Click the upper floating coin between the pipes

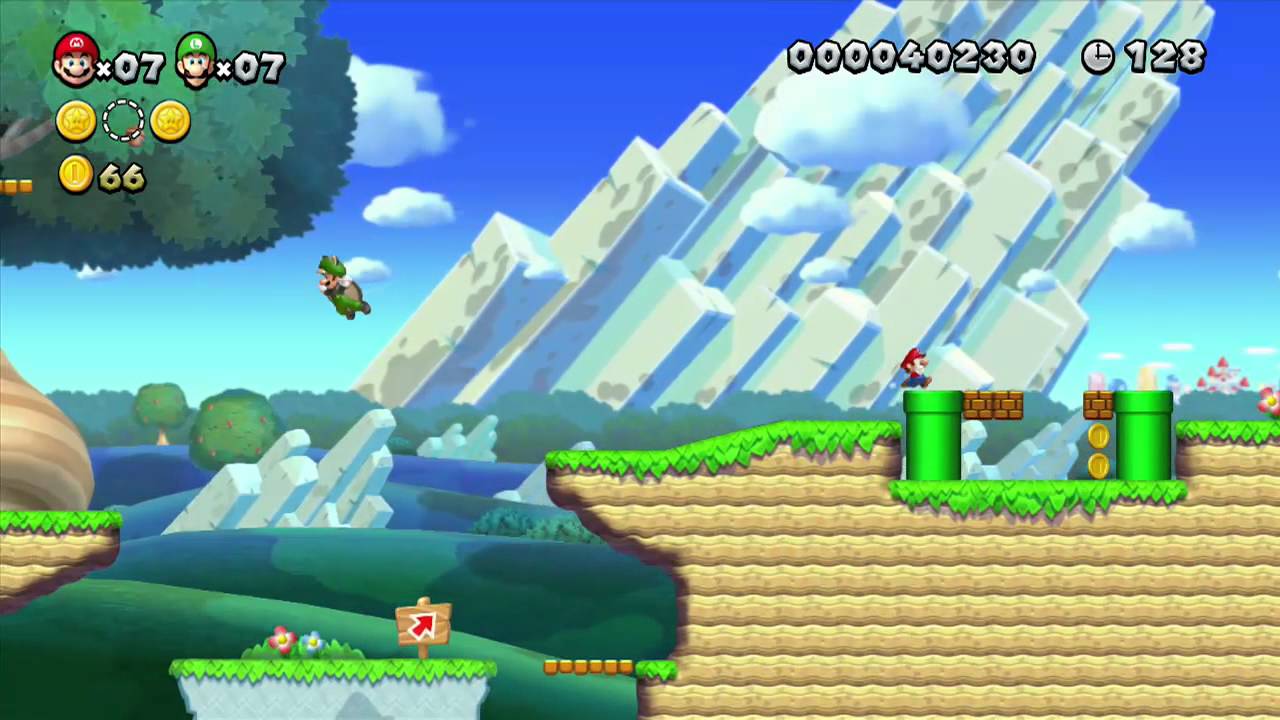click(1099, 435)
